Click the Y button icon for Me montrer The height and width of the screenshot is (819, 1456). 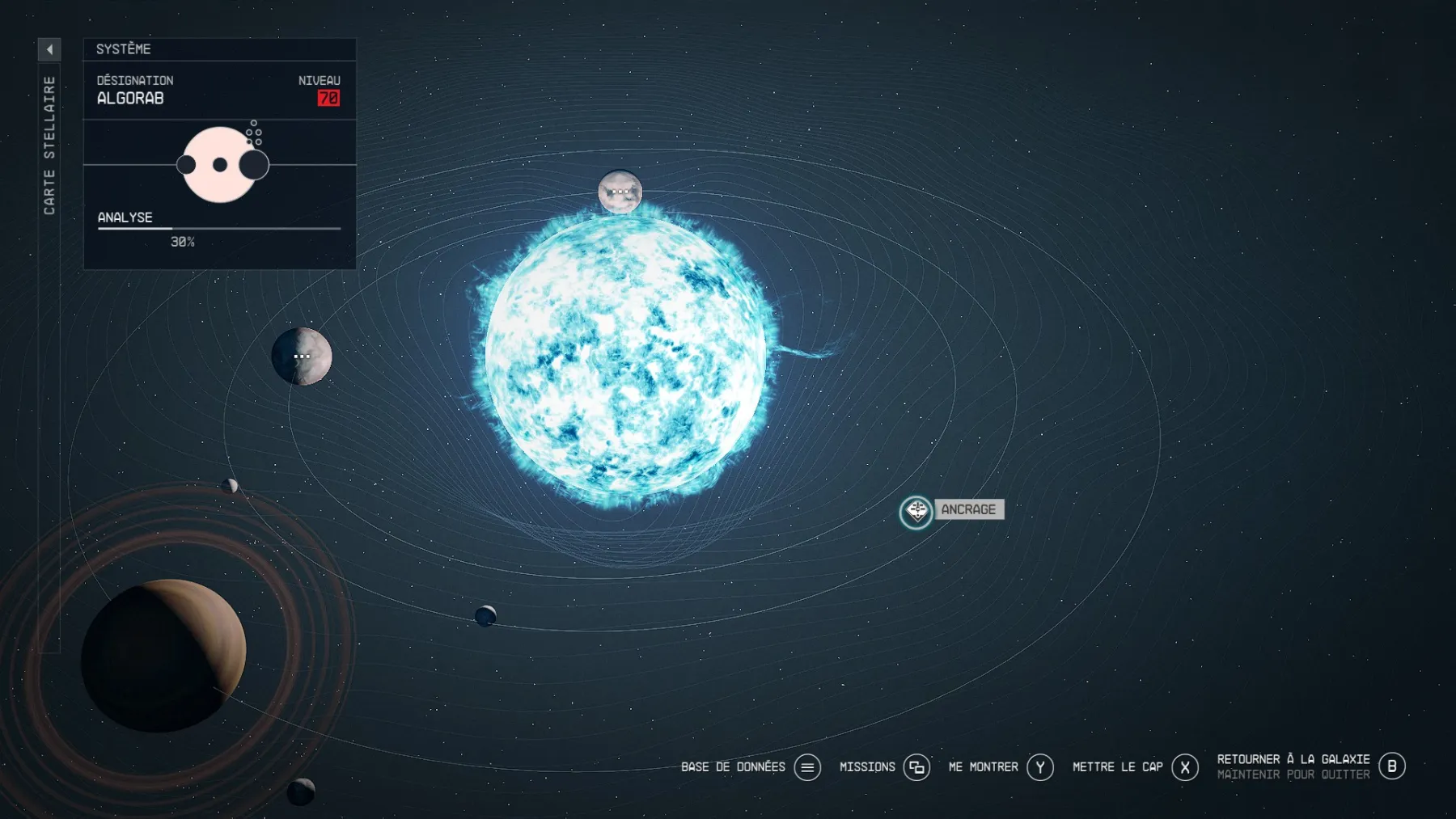[x=1041, y=766]
